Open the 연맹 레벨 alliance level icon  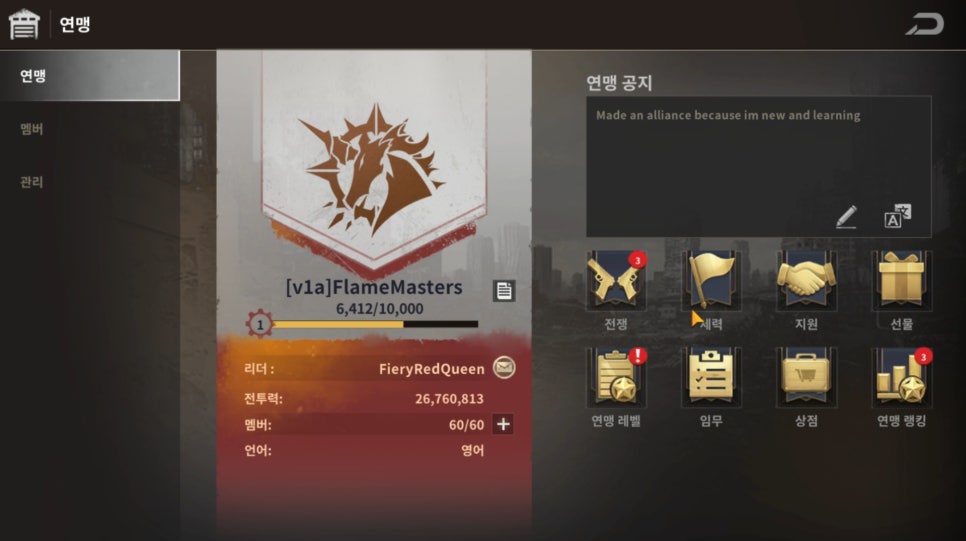coord(615,377)
